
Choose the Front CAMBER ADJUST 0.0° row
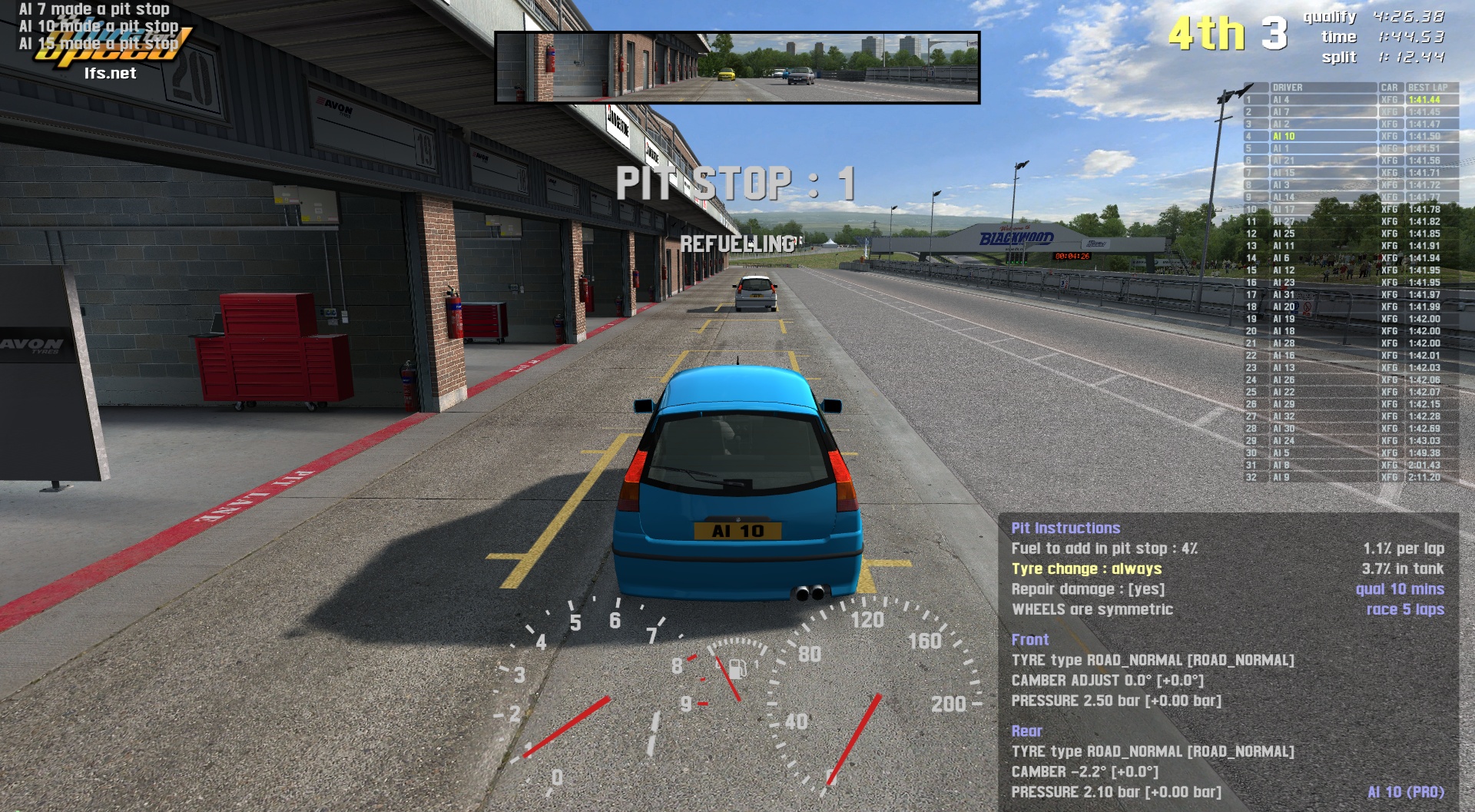pyautogui.click(x=1107, y=681)
